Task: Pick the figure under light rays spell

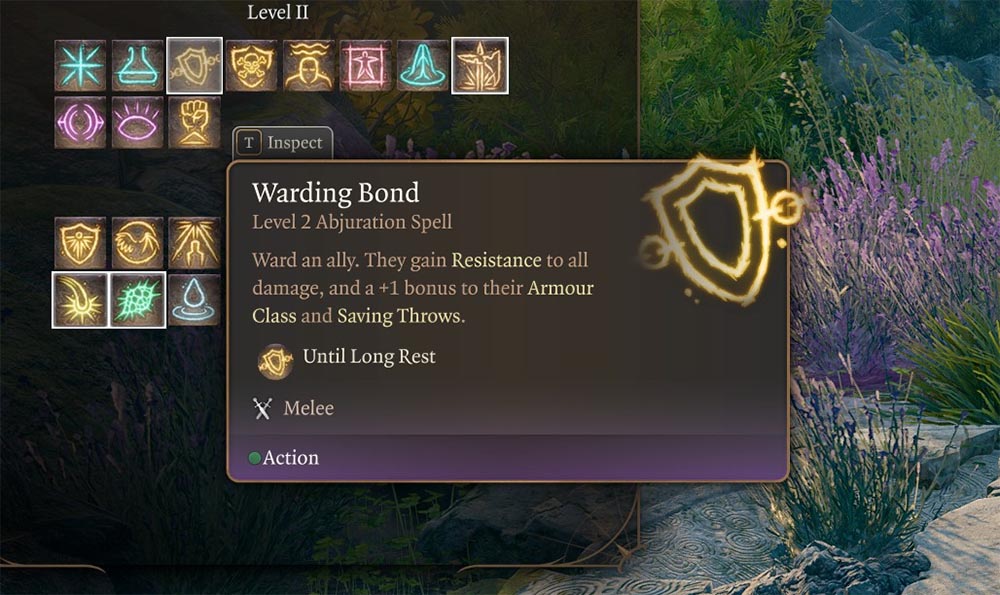Action: pyautogui.click(x=194, y=243)
